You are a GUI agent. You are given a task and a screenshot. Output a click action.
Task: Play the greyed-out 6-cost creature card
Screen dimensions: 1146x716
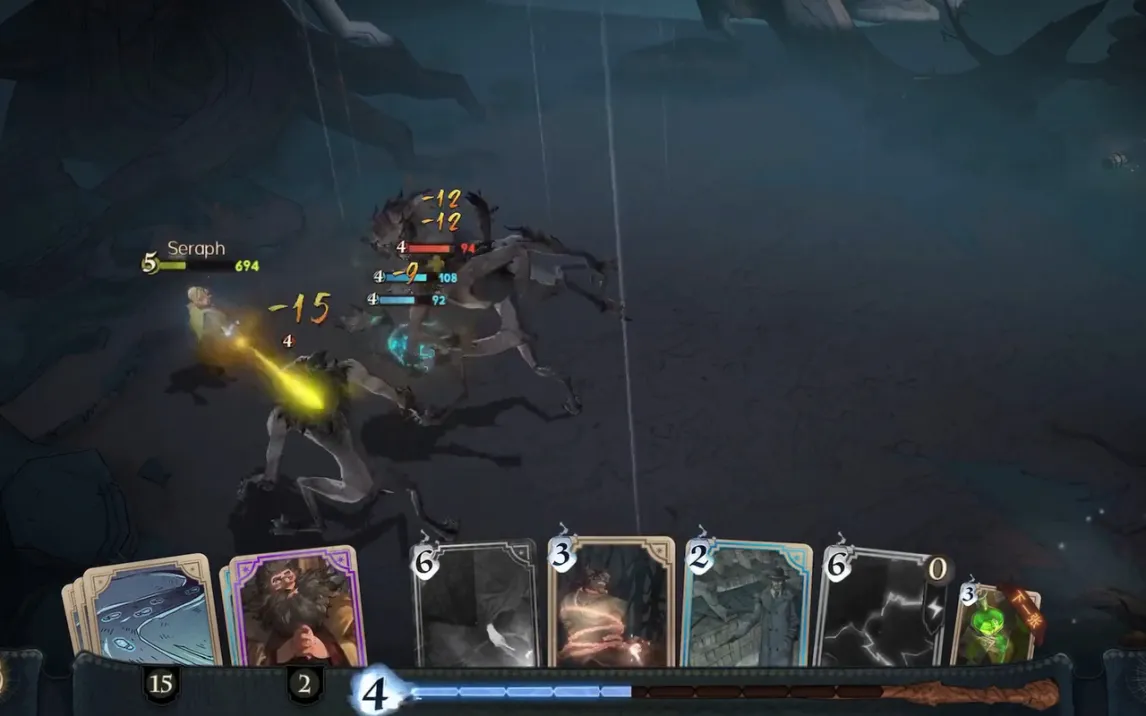pos(475,605)
